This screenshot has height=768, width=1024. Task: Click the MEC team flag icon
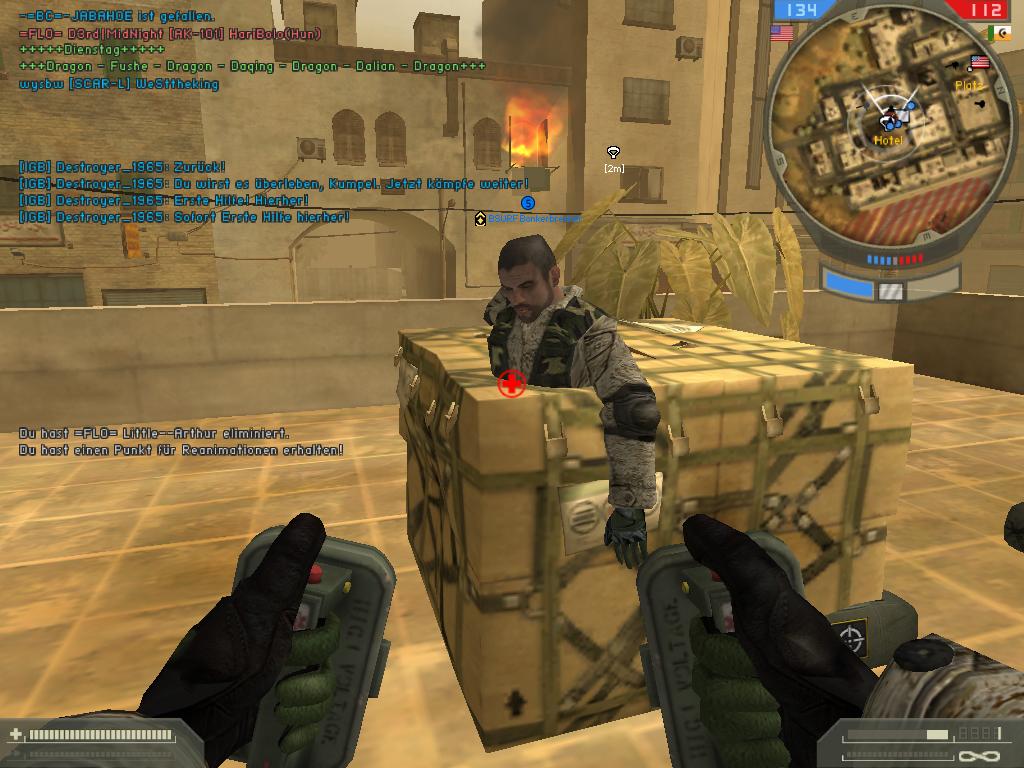pyautogui.click(x=999, y=33)
